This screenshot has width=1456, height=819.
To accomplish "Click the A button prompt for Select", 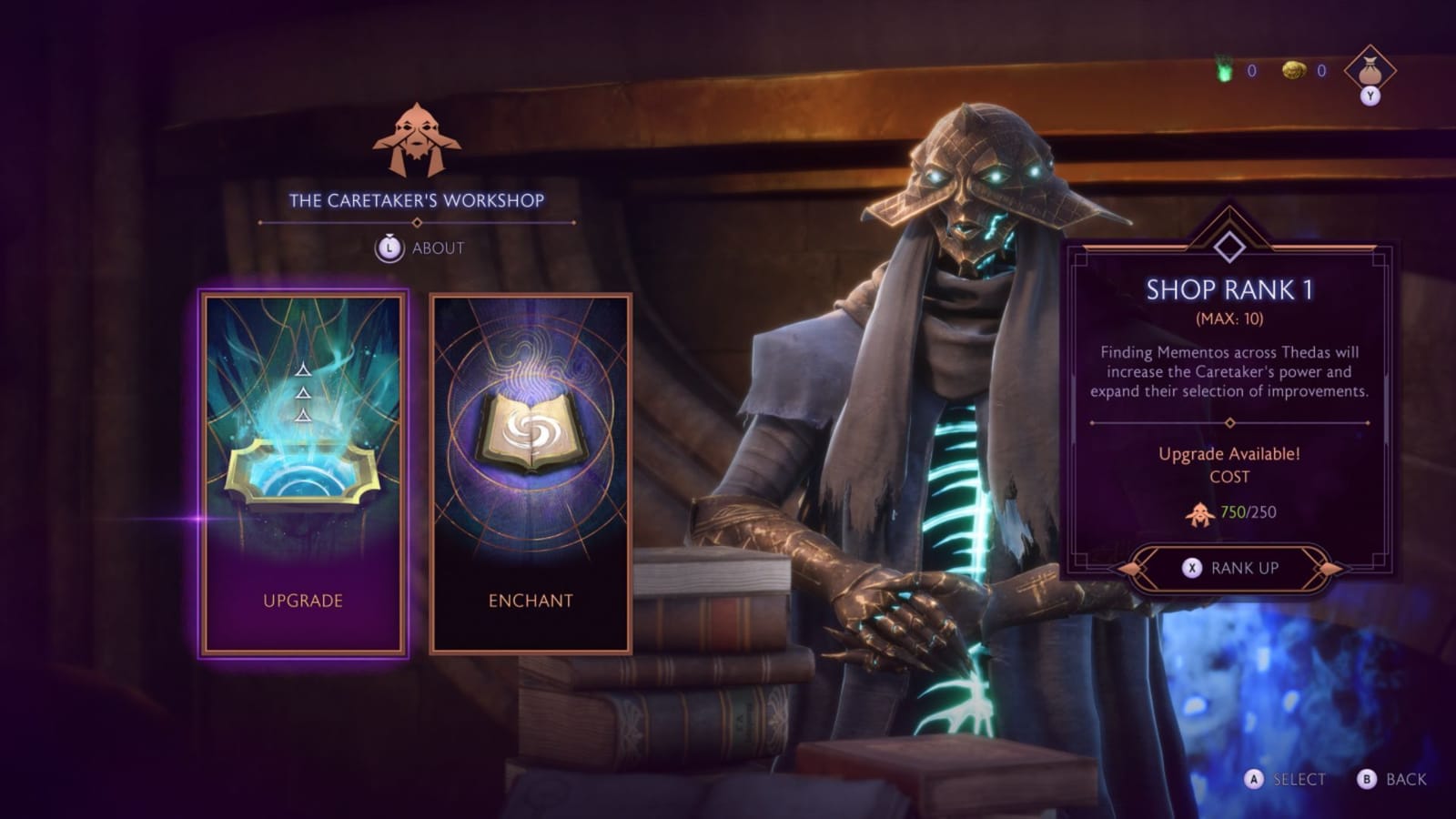I will point(1256,780).
